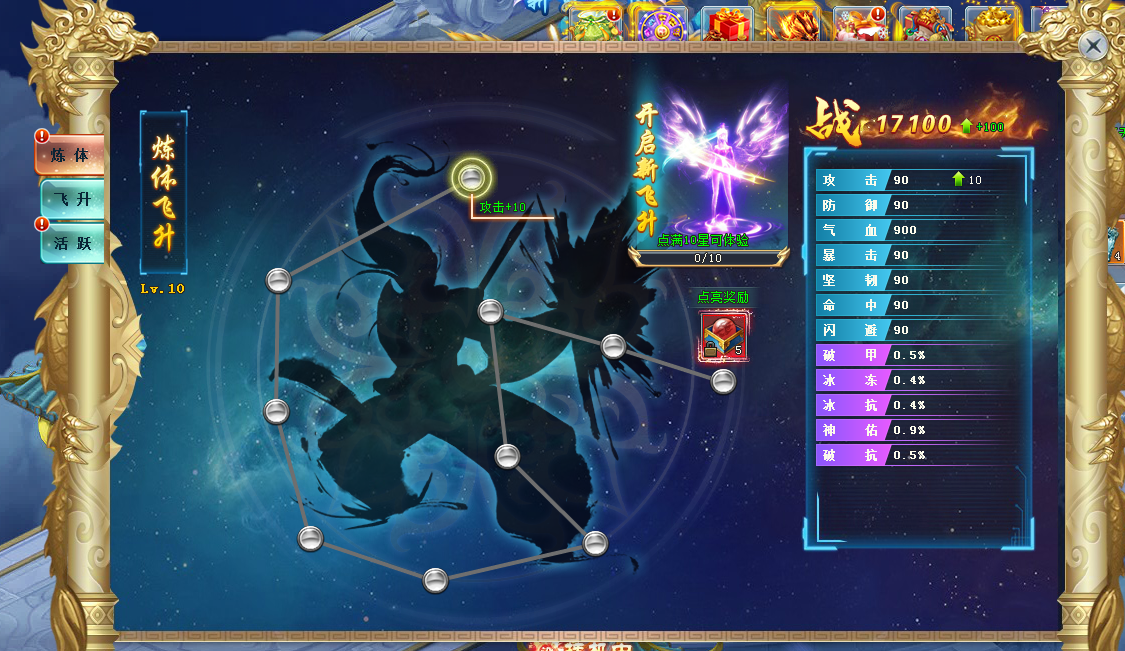Open the golden dragon event icon

click(793, 24)
